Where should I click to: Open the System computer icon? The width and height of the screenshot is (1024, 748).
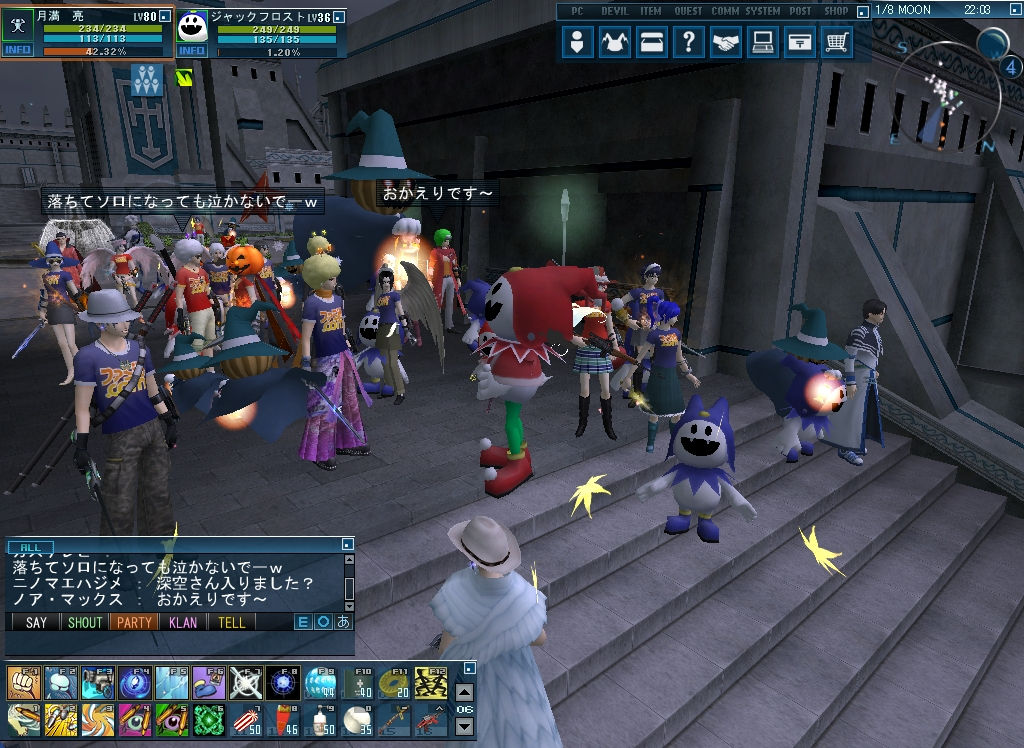(x=762, y=43)
